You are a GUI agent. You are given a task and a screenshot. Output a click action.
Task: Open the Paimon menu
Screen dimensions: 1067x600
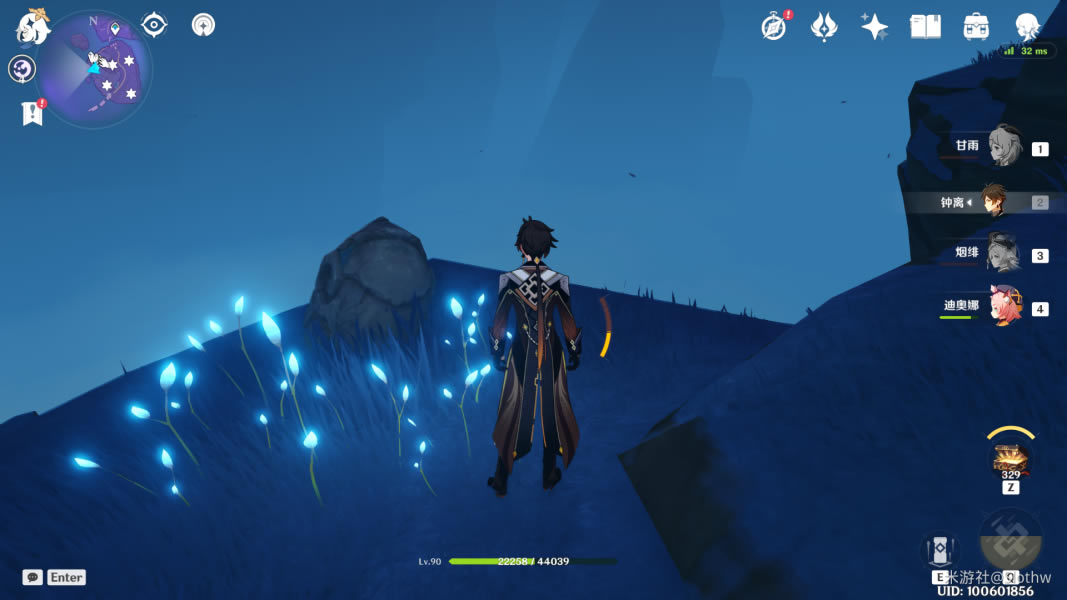(32, 26)
